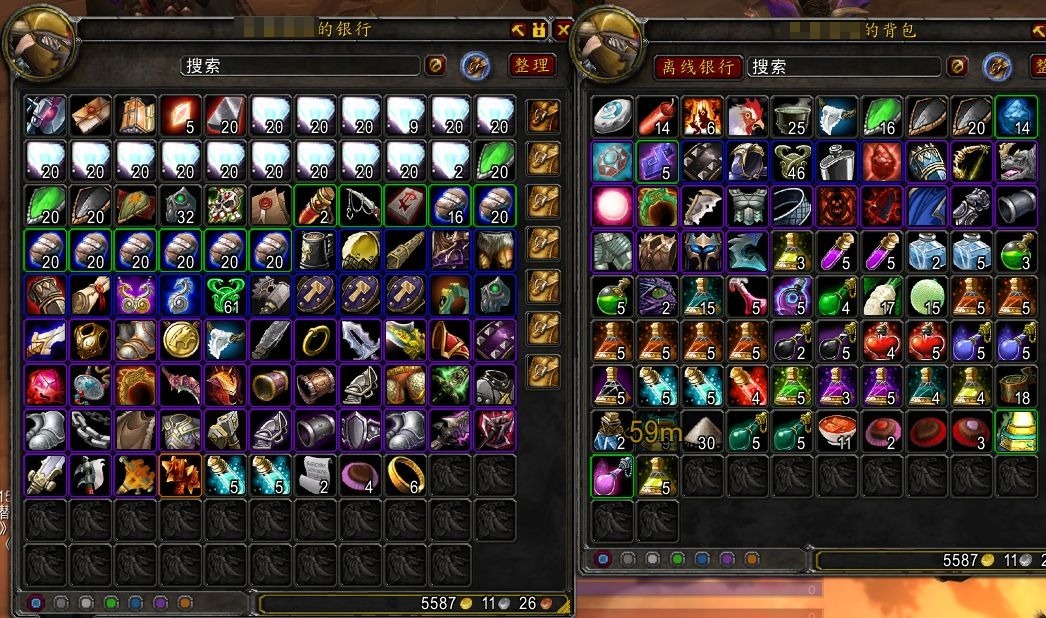1046x618 pixels.
Task: Select the rhino head item
Action: [1017, 162]
